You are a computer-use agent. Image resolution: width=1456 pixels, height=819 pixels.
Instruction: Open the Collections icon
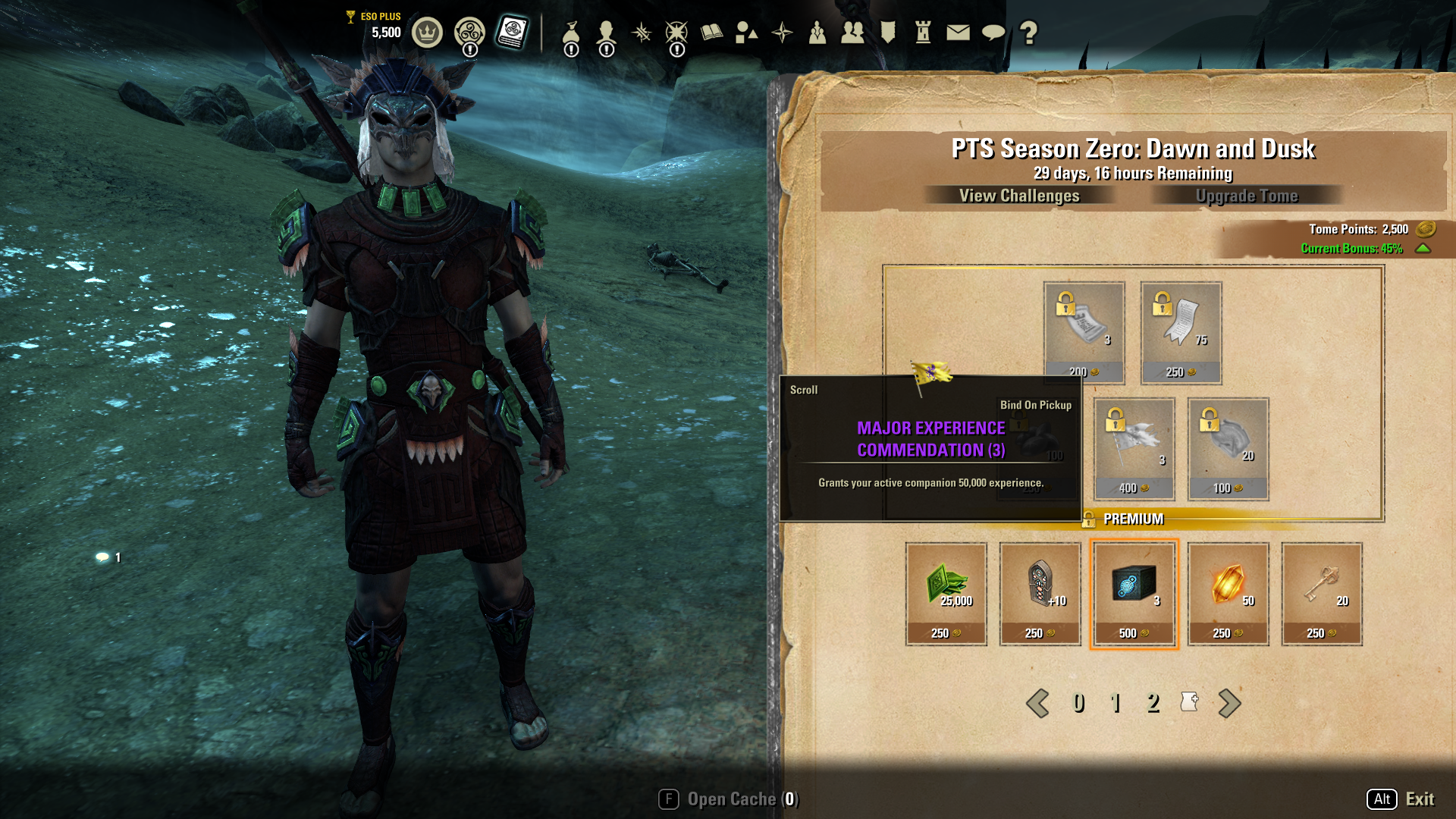point(745,31)
